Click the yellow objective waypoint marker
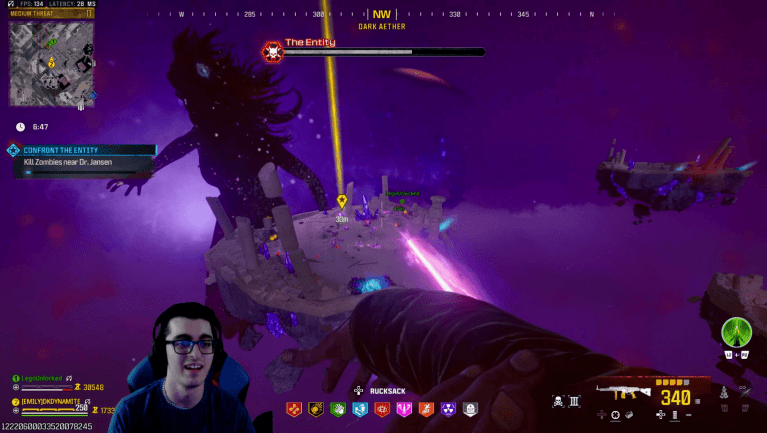 pyautogui.click(x=342, y=201)
